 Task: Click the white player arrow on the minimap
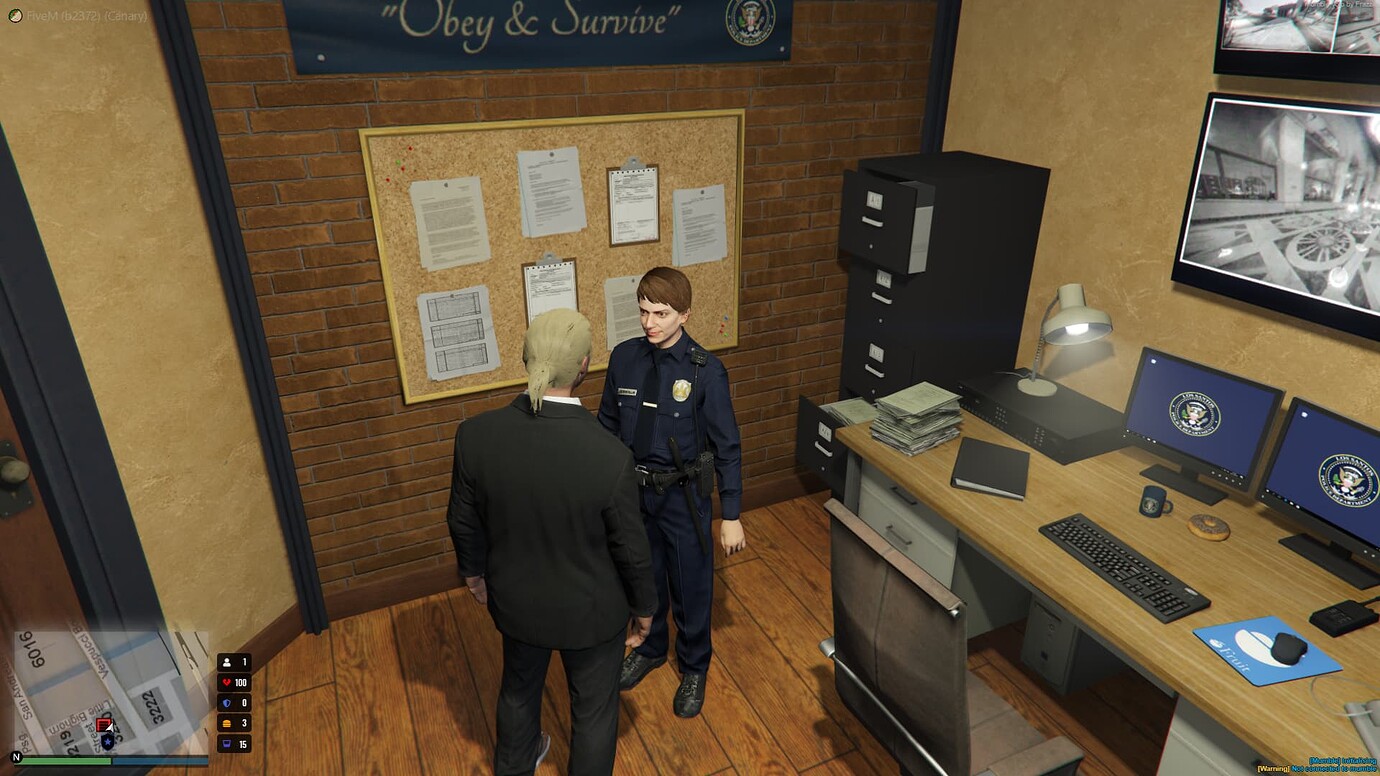click(x=110, y=729)
